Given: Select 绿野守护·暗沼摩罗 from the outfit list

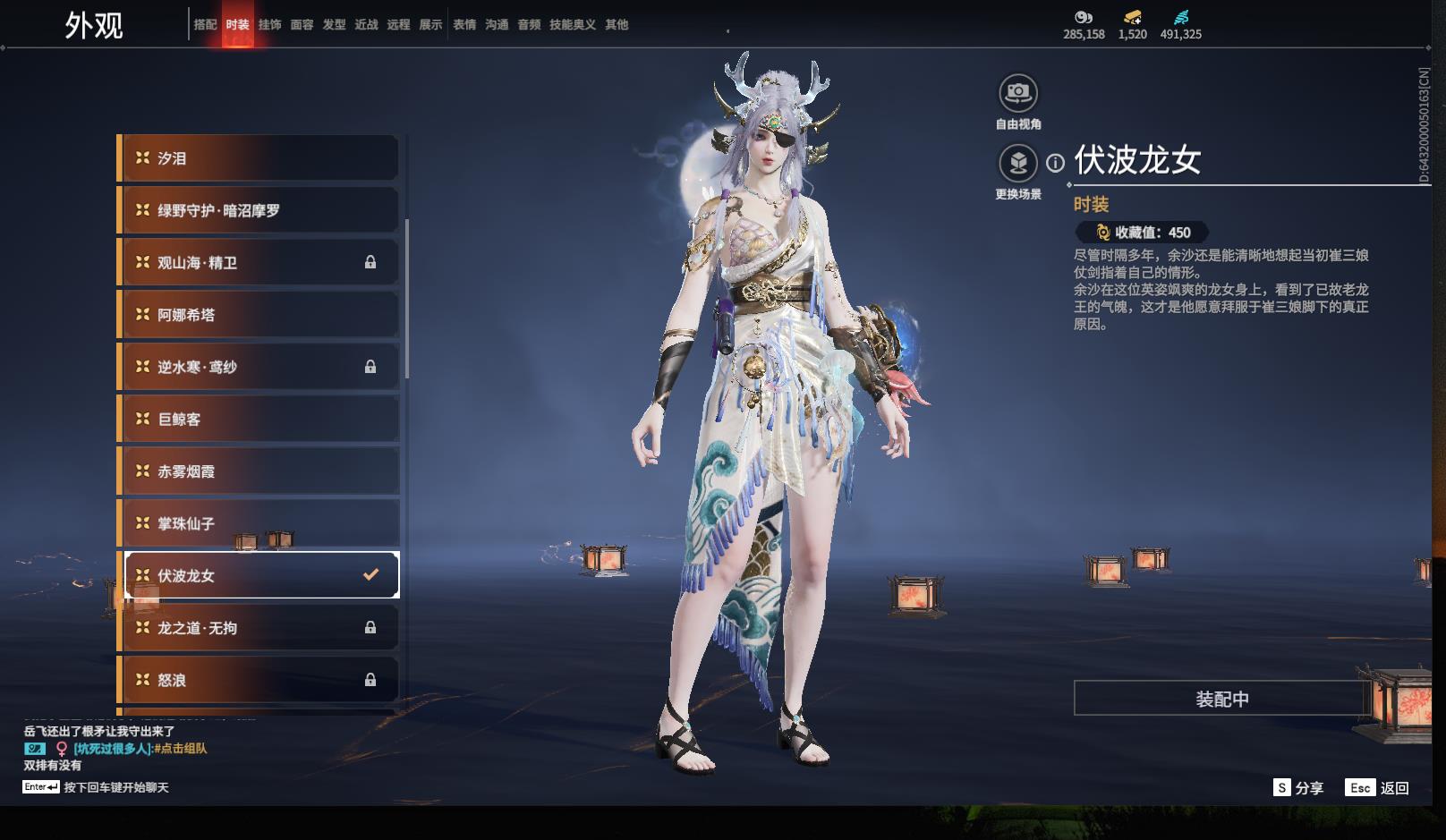Looking at the screenshot, I should click(259, 210).
